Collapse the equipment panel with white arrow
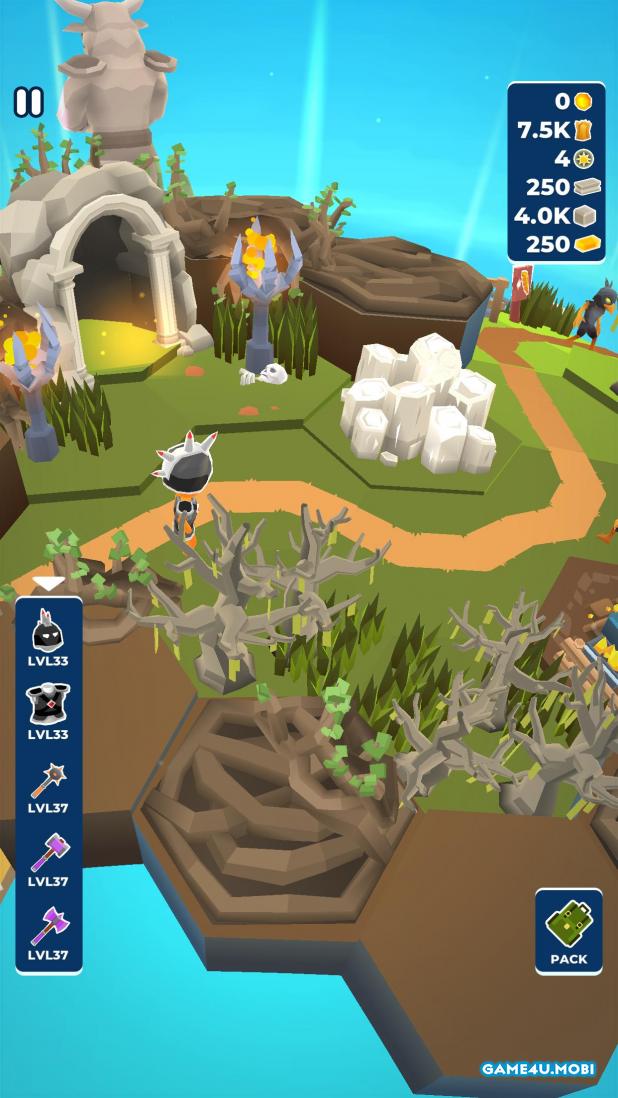 click(48, 582)
